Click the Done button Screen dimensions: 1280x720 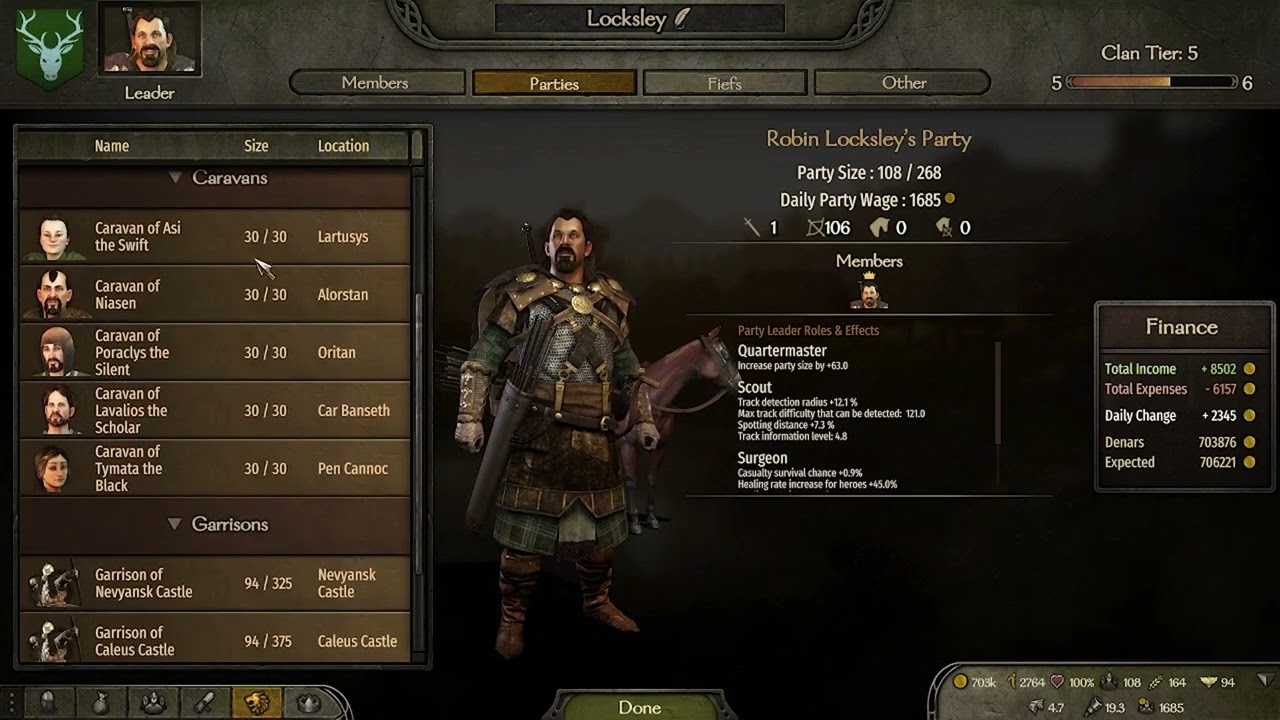point(639,707)
